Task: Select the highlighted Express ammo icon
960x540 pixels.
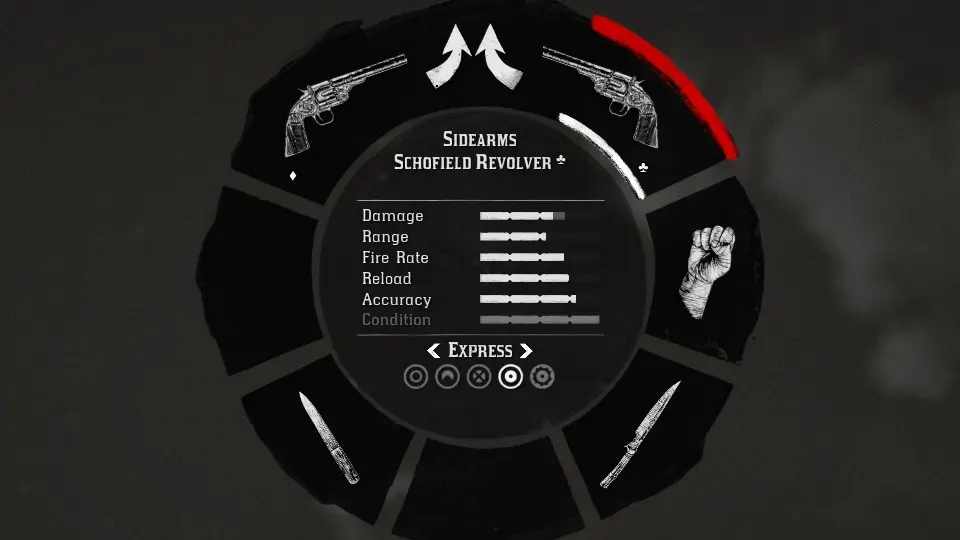Action: pyautogui.click(x=511, y=377)
